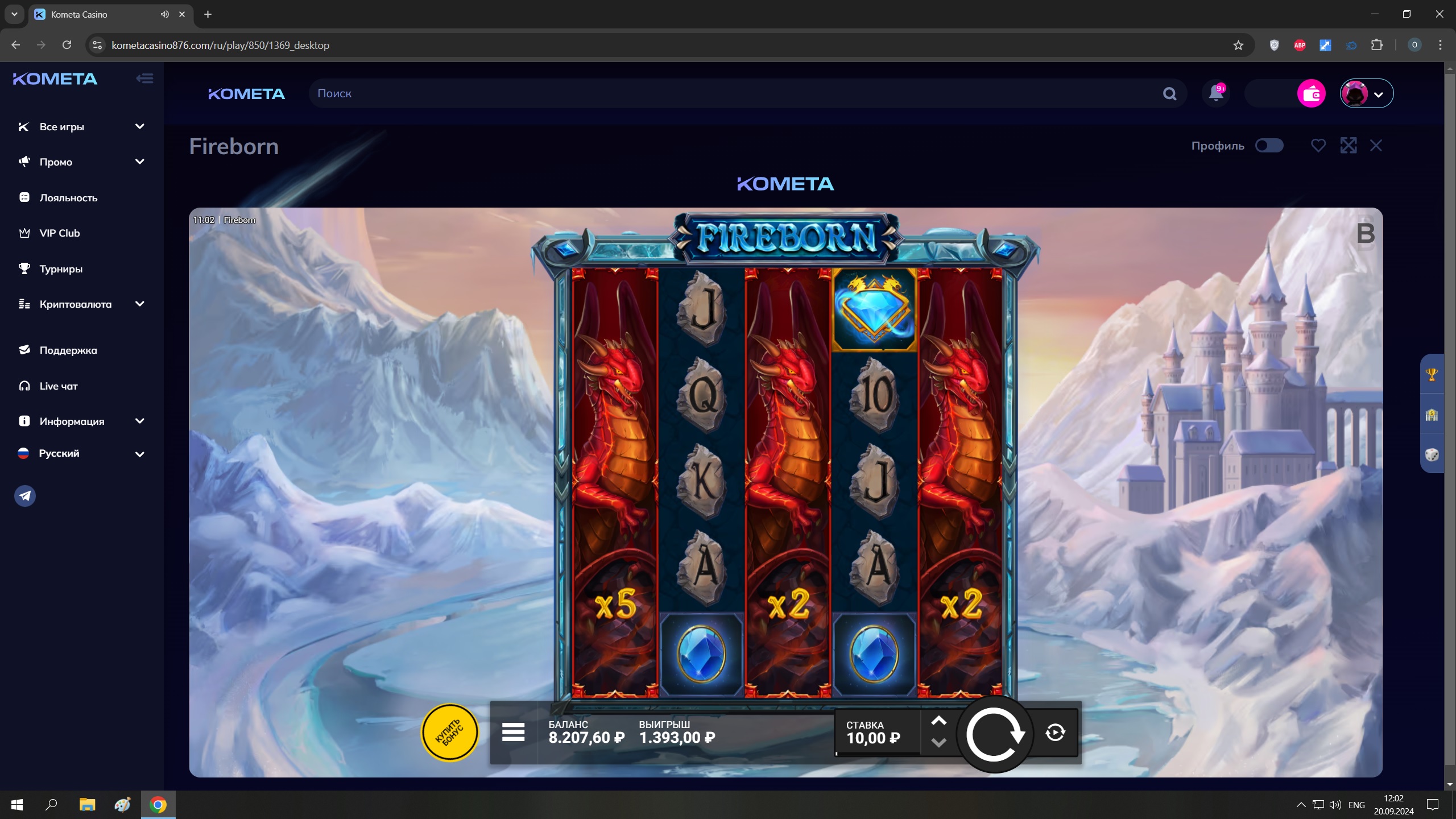1456x819 pixels.
Task: Spin the reels with the circular arrow button
Action: [995, 734]
